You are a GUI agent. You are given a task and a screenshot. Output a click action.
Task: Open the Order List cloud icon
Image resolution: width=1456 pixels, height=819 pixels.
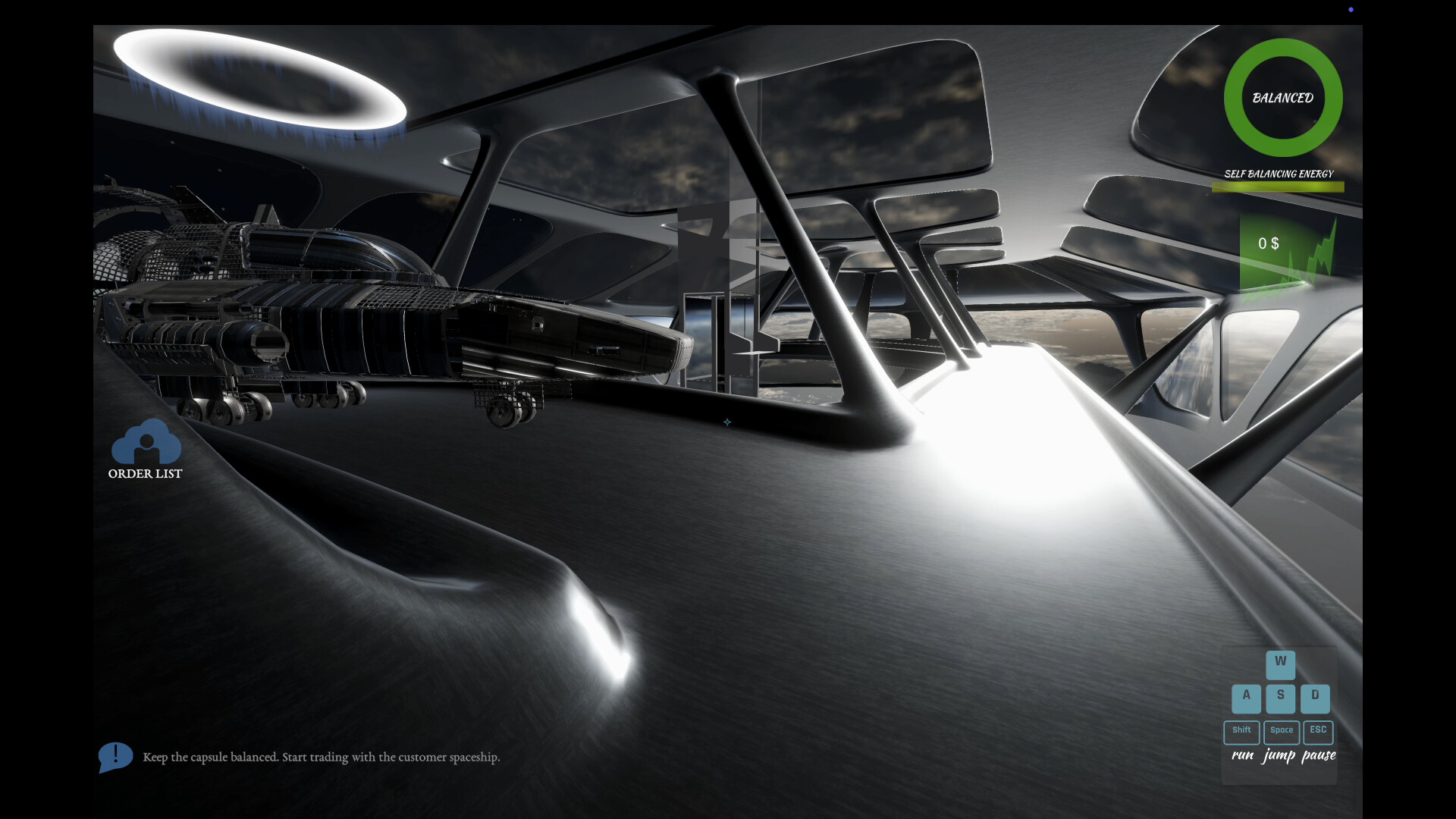146,444
